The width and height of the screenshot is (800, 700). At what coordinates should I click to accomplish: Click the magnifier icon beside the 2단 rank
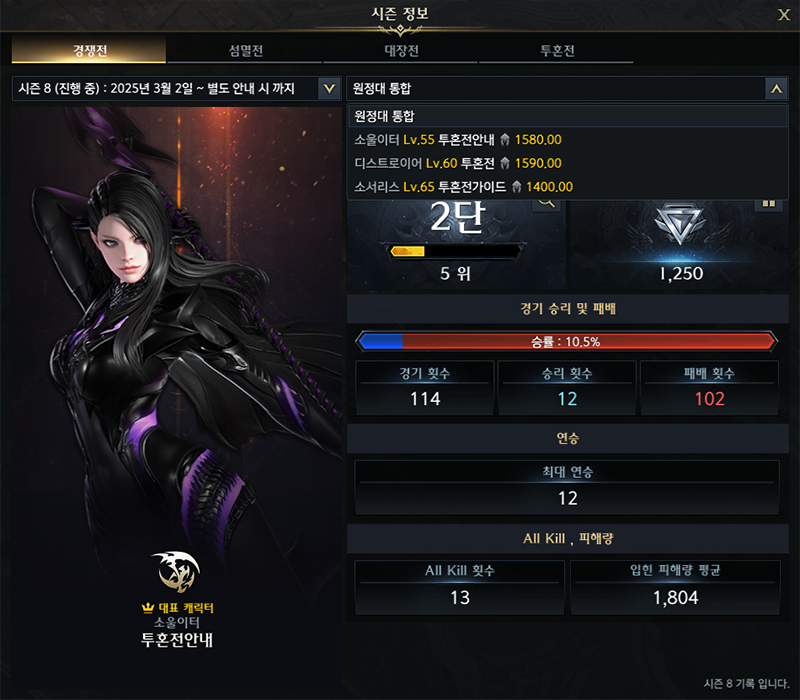[547, 202]
